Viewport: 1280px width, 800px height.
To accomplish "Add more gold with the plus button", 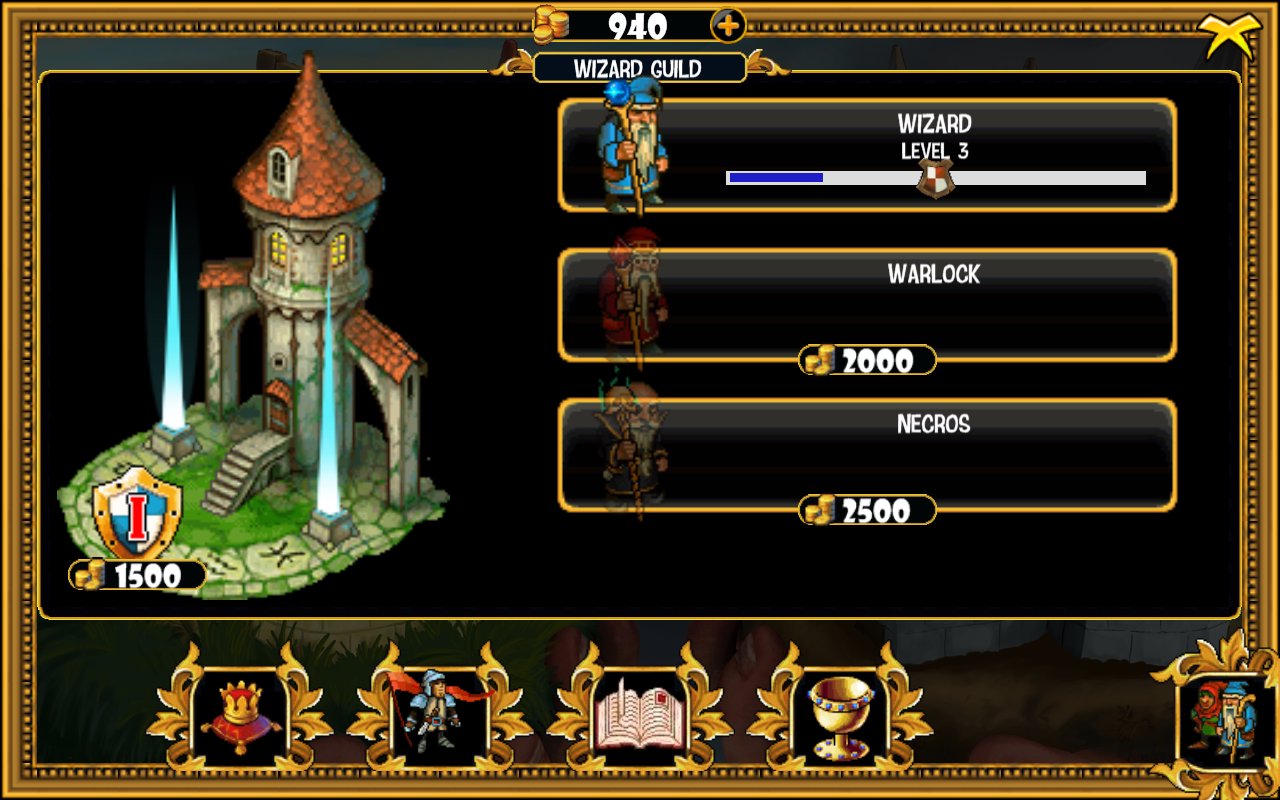I will pyautogui.click(x=727, y=25).
